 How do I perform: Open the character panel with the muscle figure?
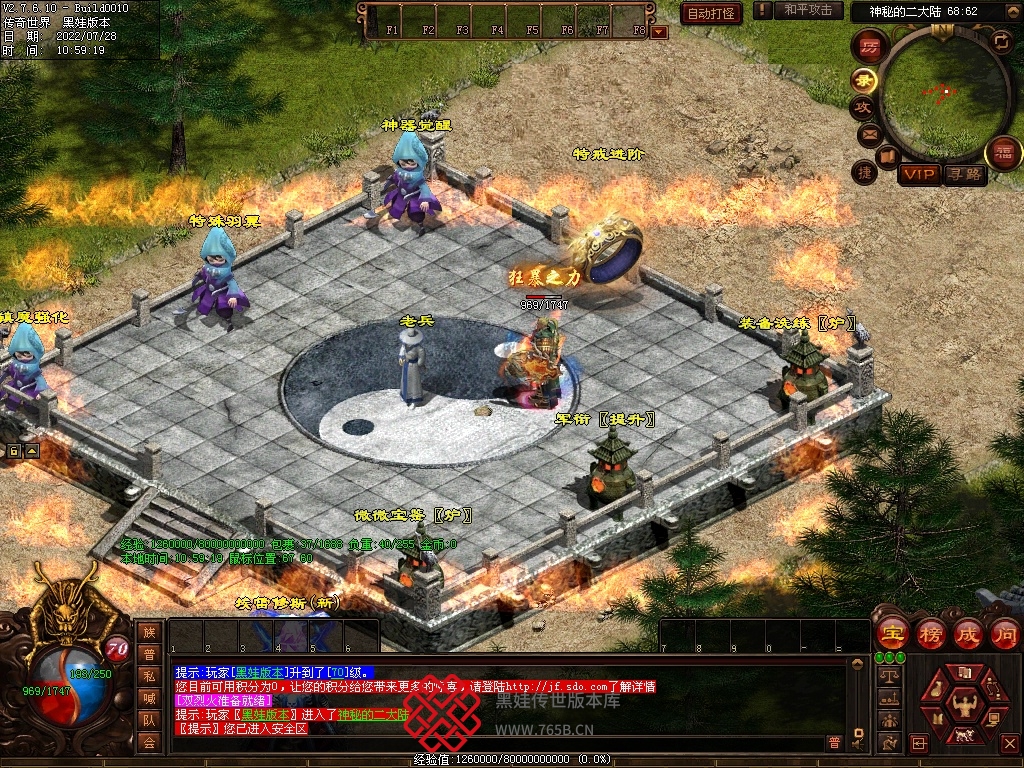964,703
